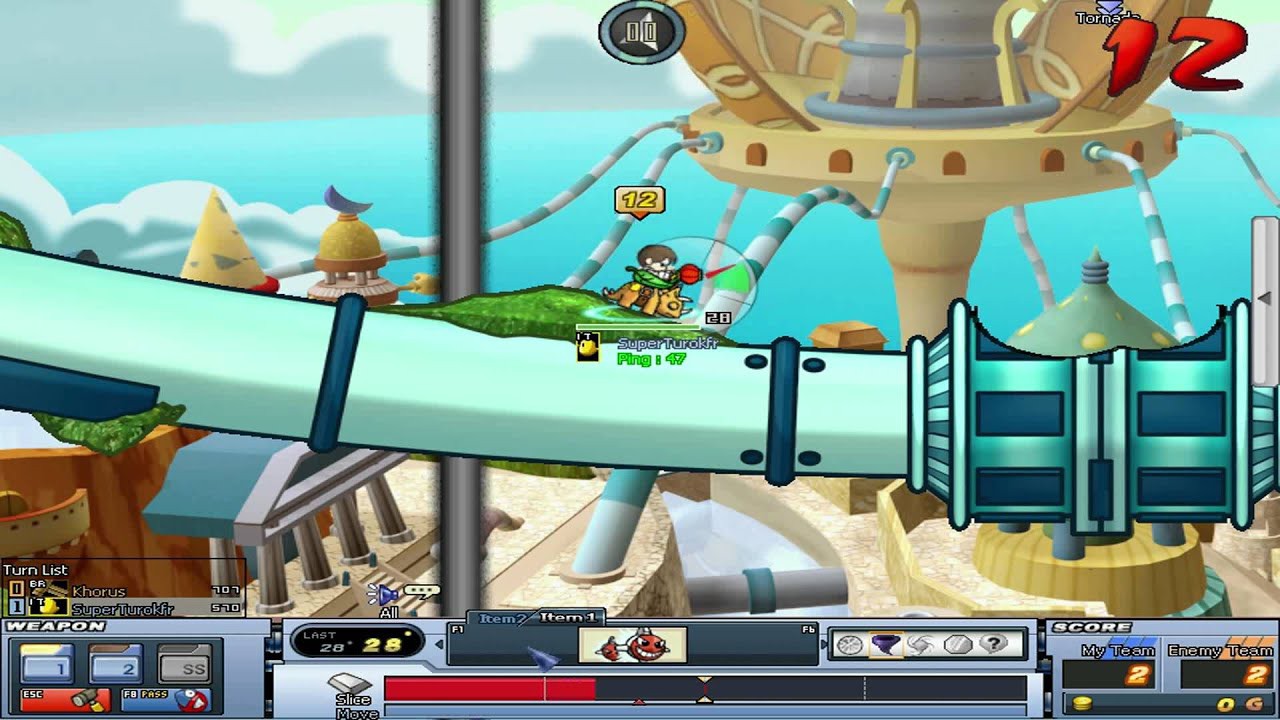This screenshot has width=1280, height=720.
Task: Select the highlighted tornado weather icon
Action: pyautogui.click(x=888, y=644)
